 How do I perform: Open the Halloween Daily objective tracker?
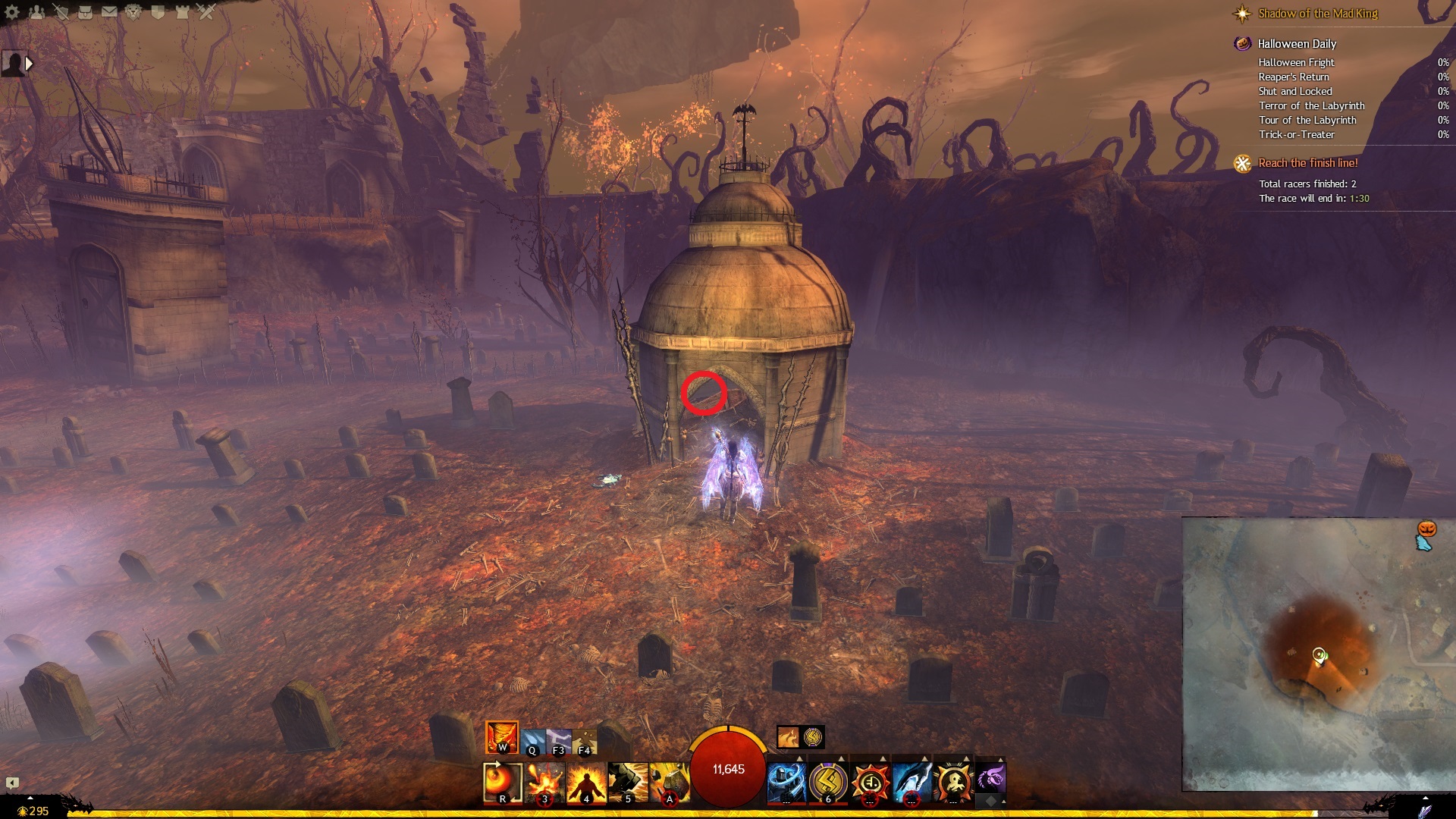pos(1297,44)
